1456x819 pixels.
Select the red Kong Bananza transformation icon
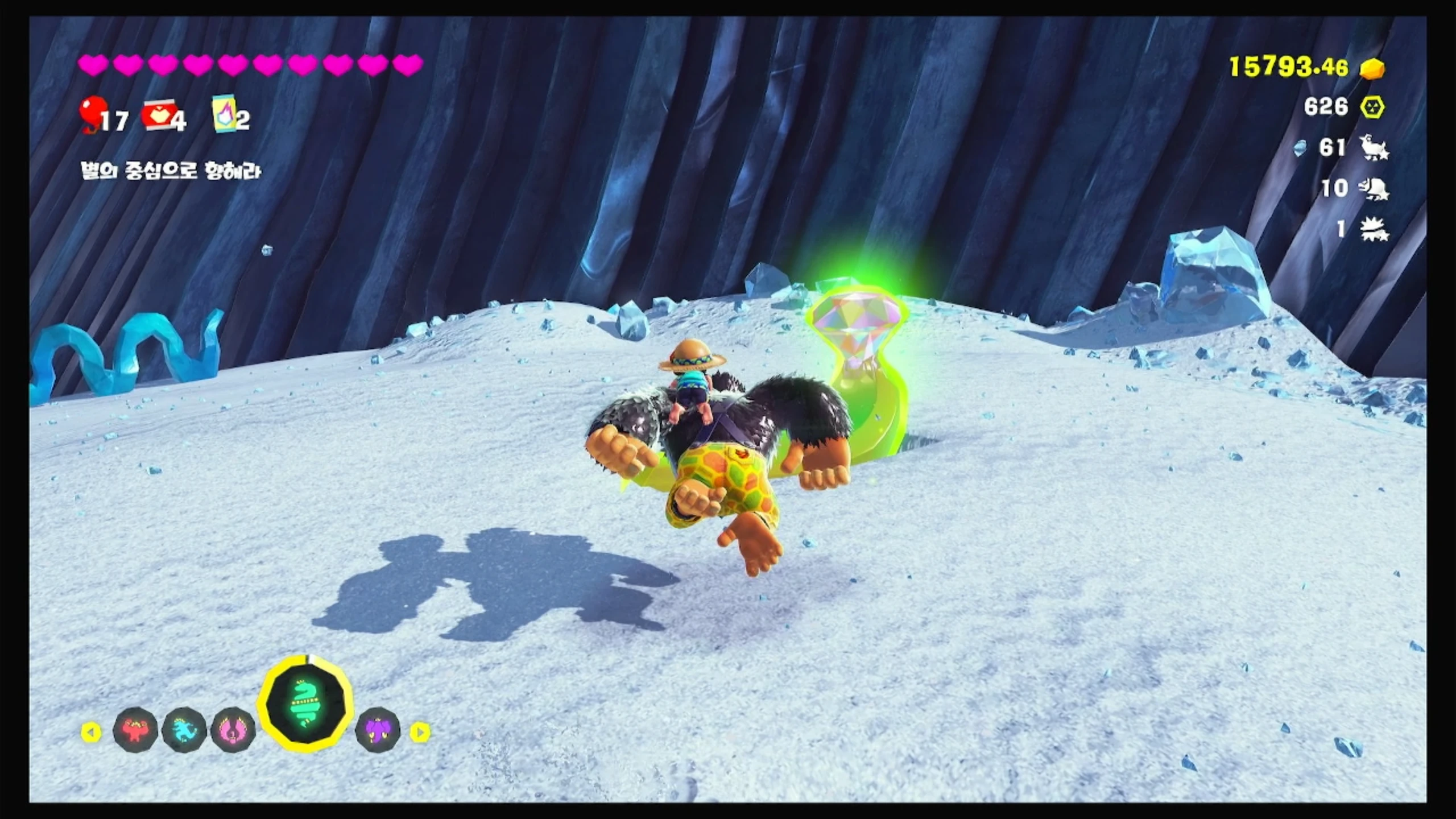click(x=135, y=730)
